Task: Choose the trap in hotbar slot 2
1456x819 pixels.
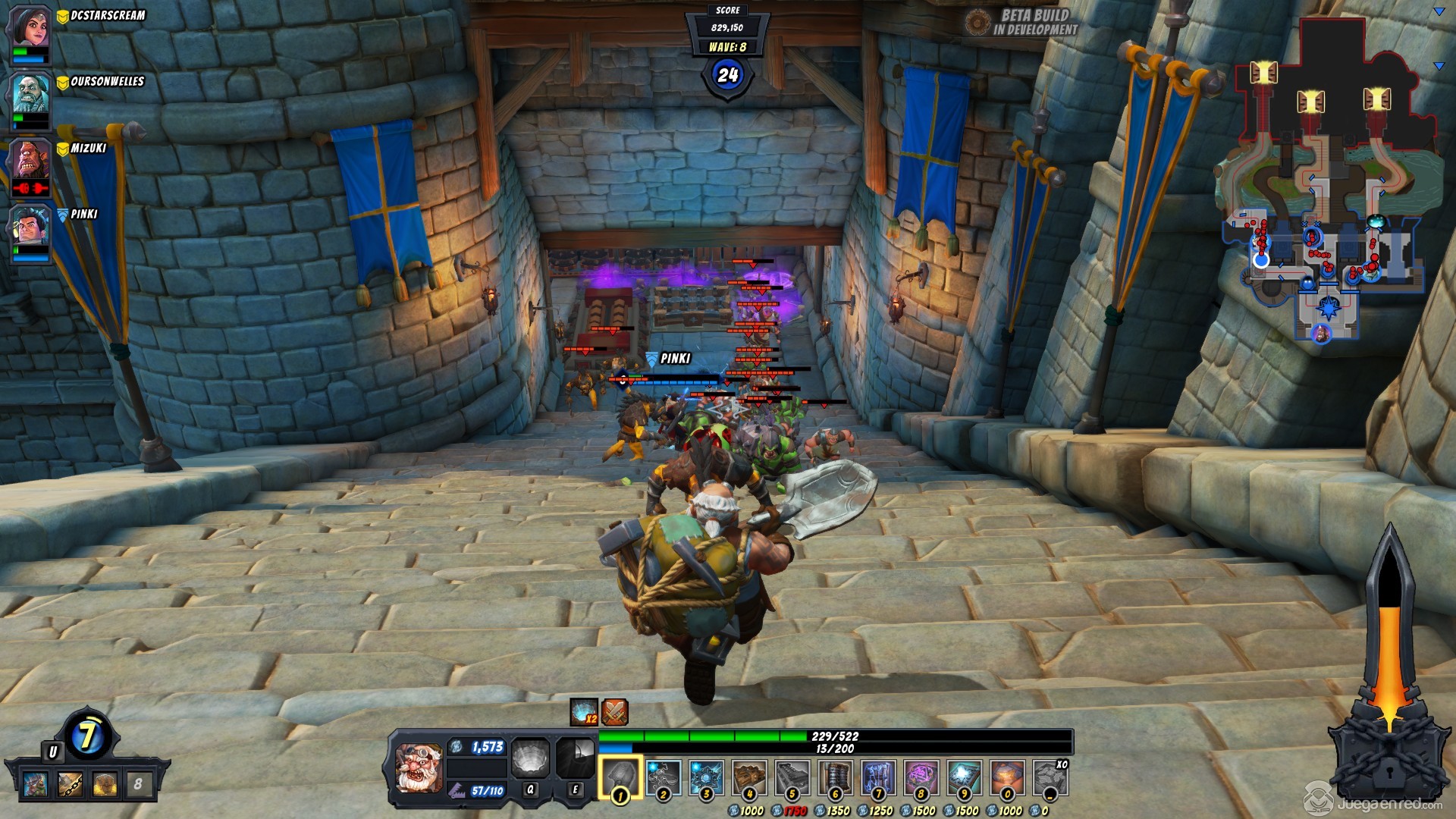Action: 663,777
